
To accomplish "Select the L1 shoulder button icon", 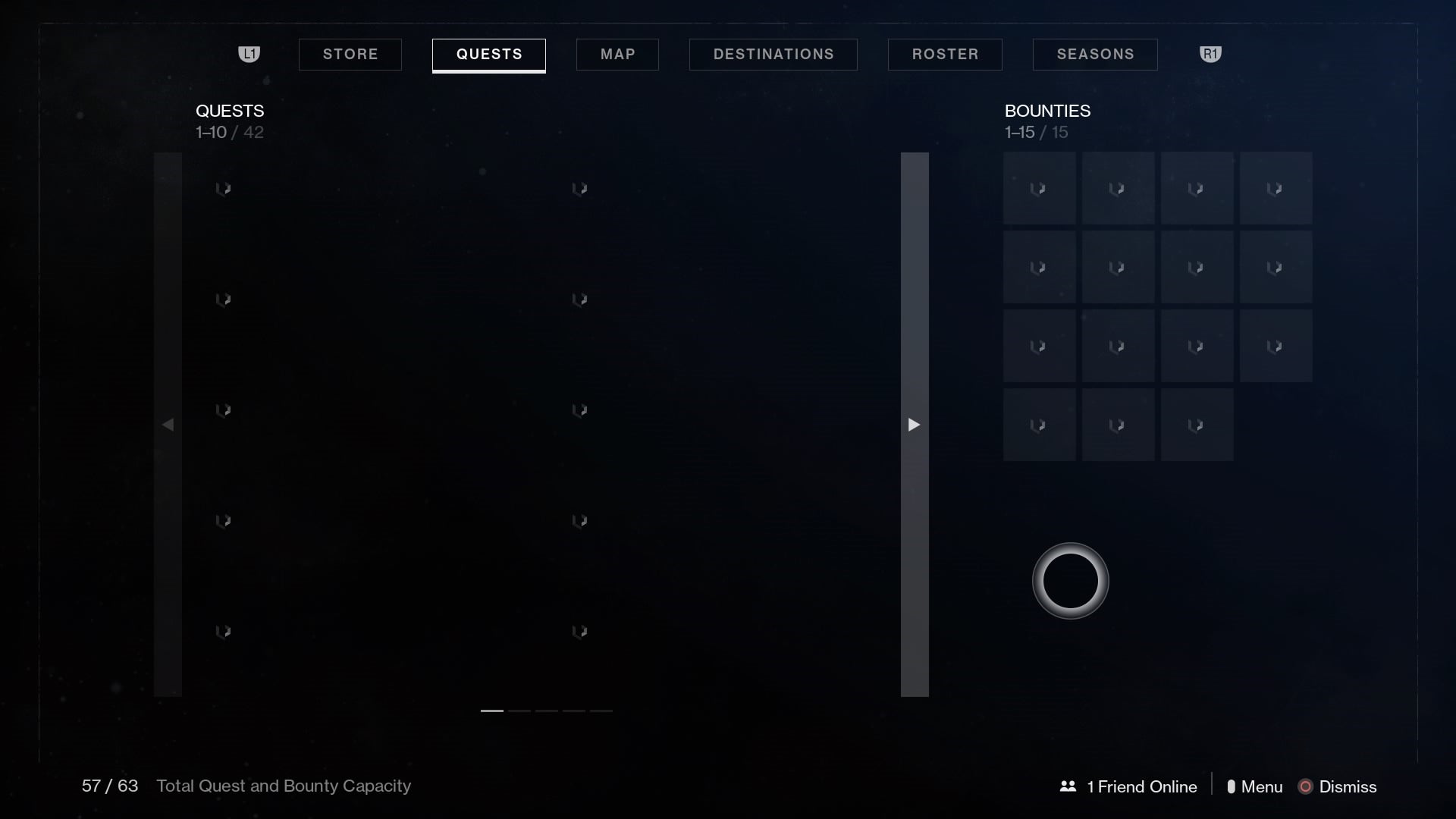I will pyautogui.click(x=249, y=54).
